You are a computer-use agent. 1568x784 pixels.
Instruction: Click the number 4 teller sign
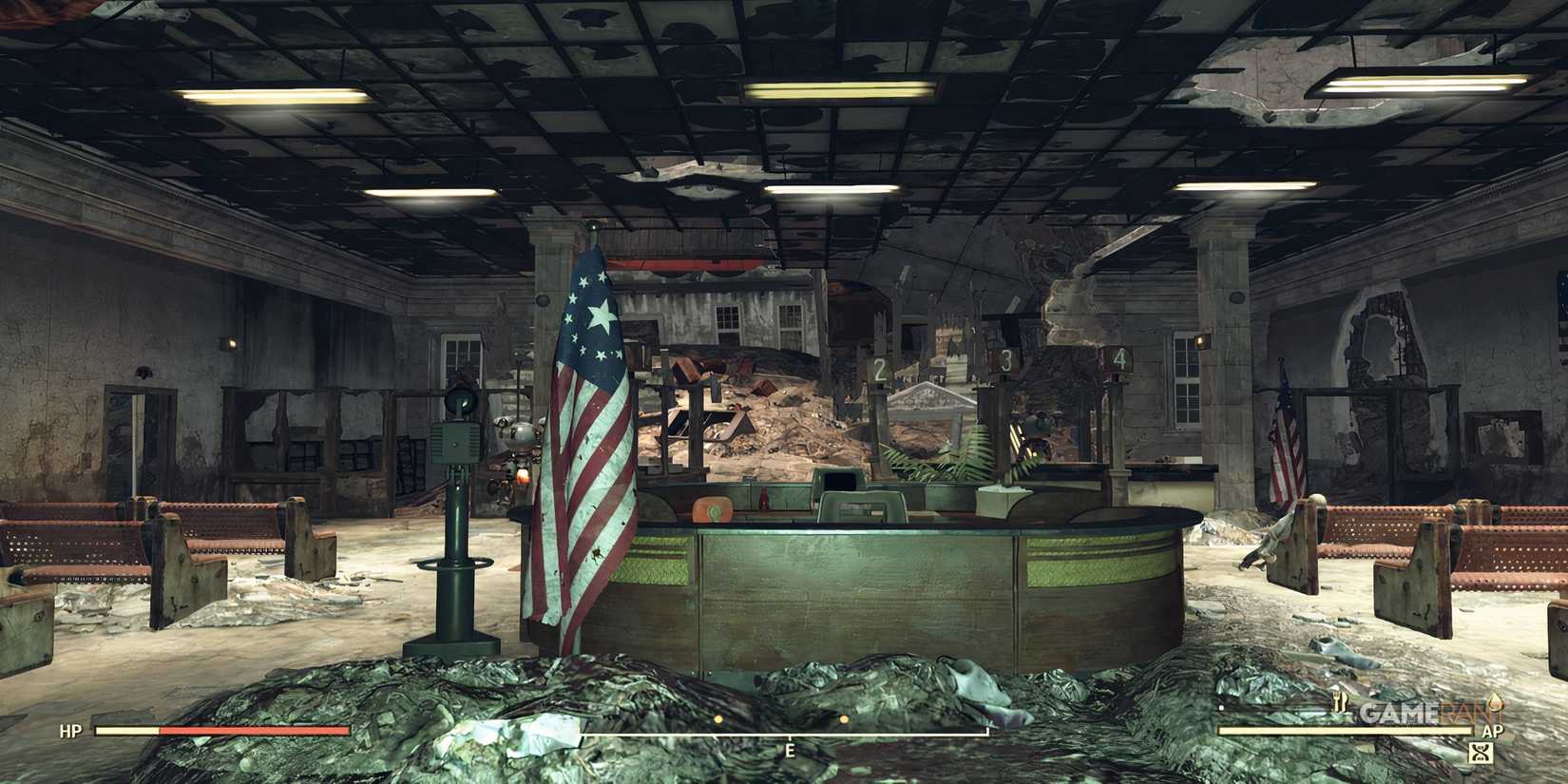pos(1119,358)
